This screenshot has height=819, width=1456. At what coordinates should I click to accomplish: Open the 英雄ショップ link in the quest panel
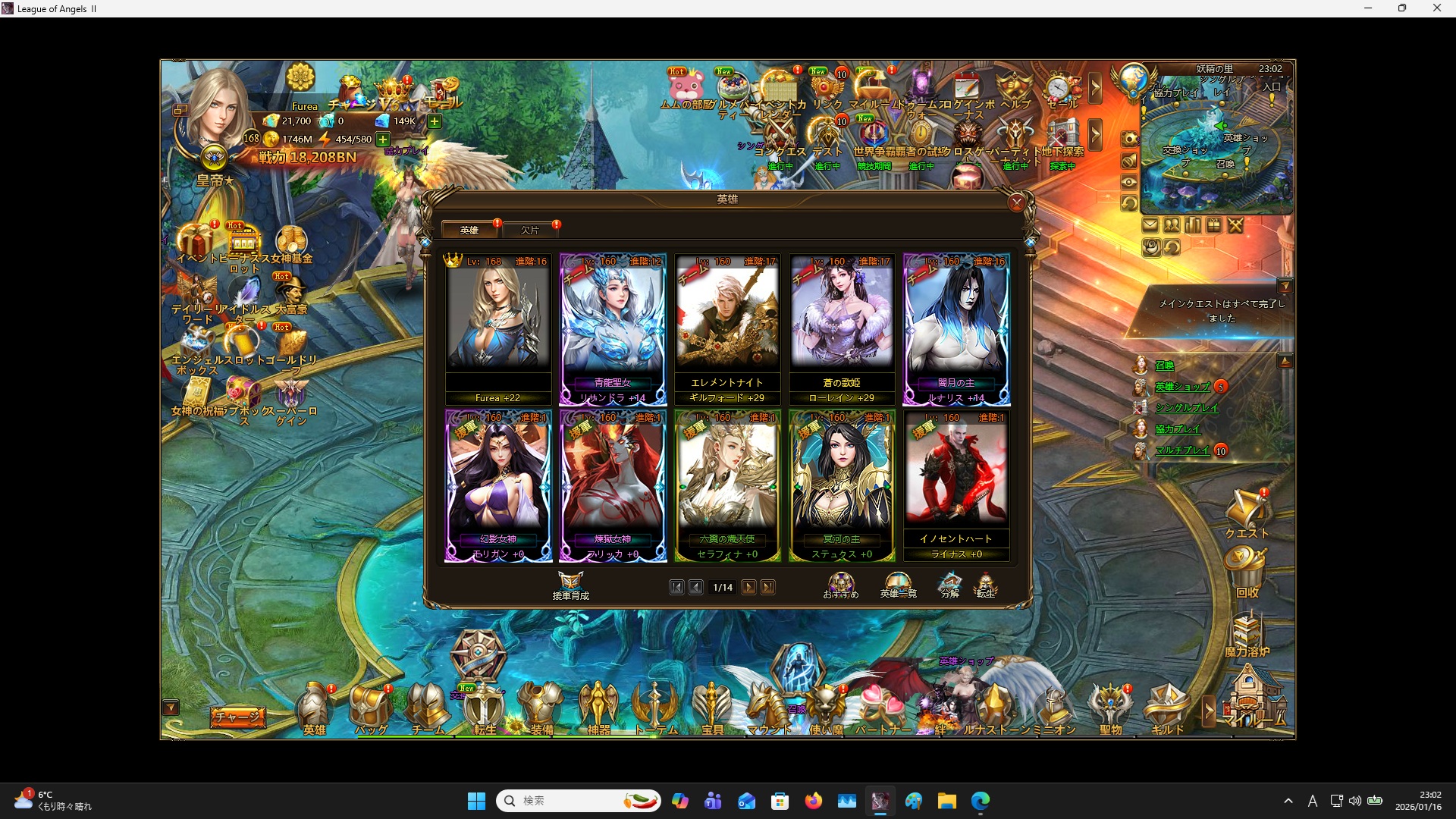[x=1183, y=386]
